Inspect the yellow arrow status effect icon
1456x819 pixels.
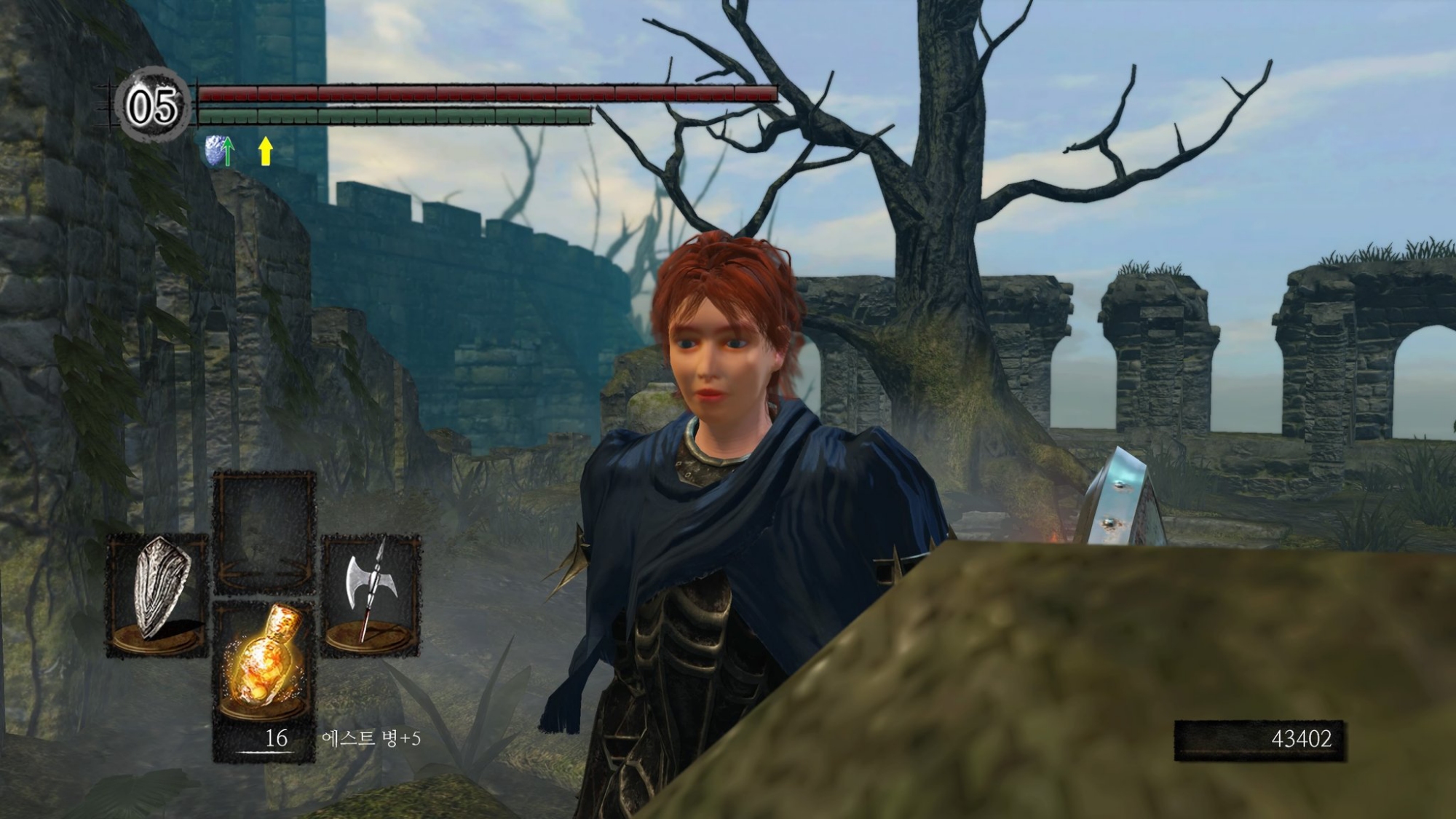(x=266, y=151)
